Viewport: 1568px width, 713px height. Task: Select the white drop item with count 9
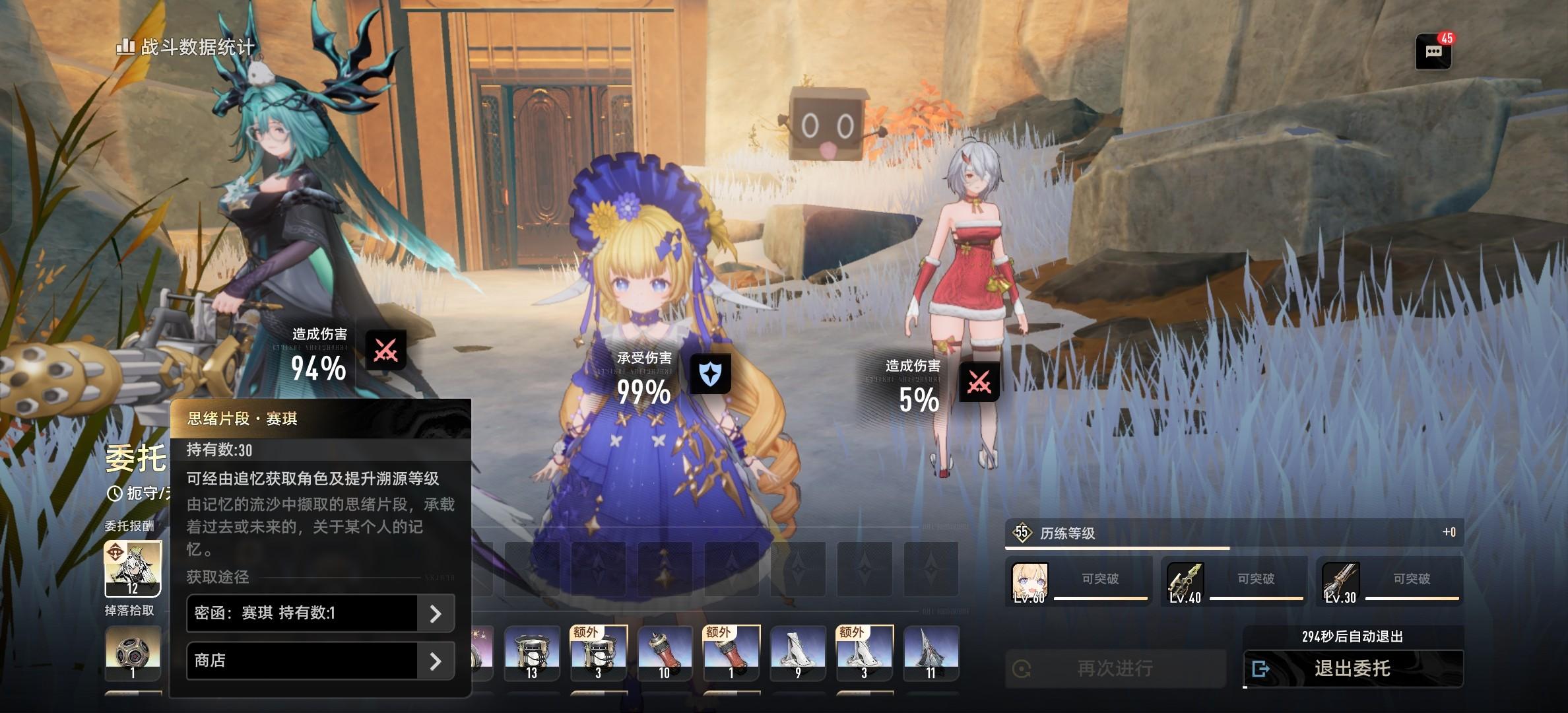pos(798,654)
